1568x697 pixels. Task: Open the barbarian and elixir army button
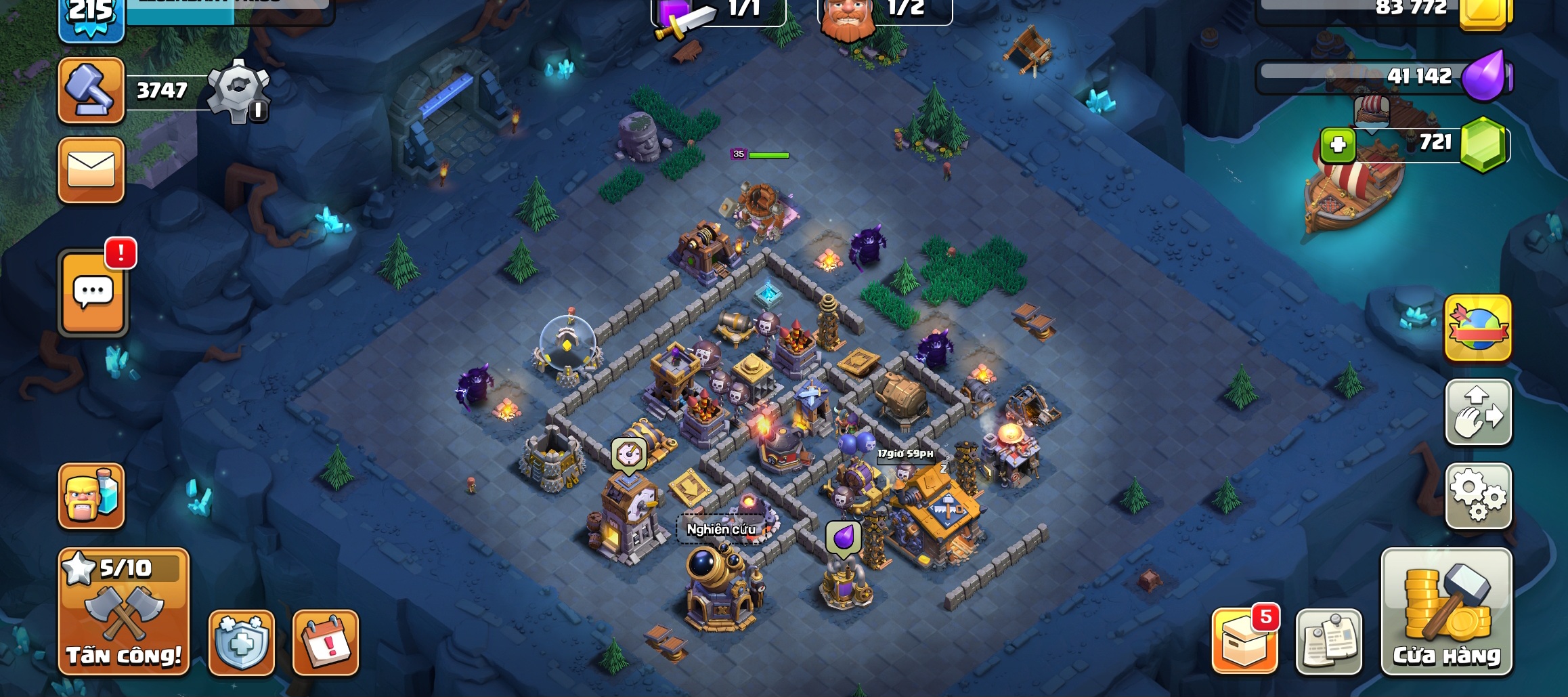[91, 496]
